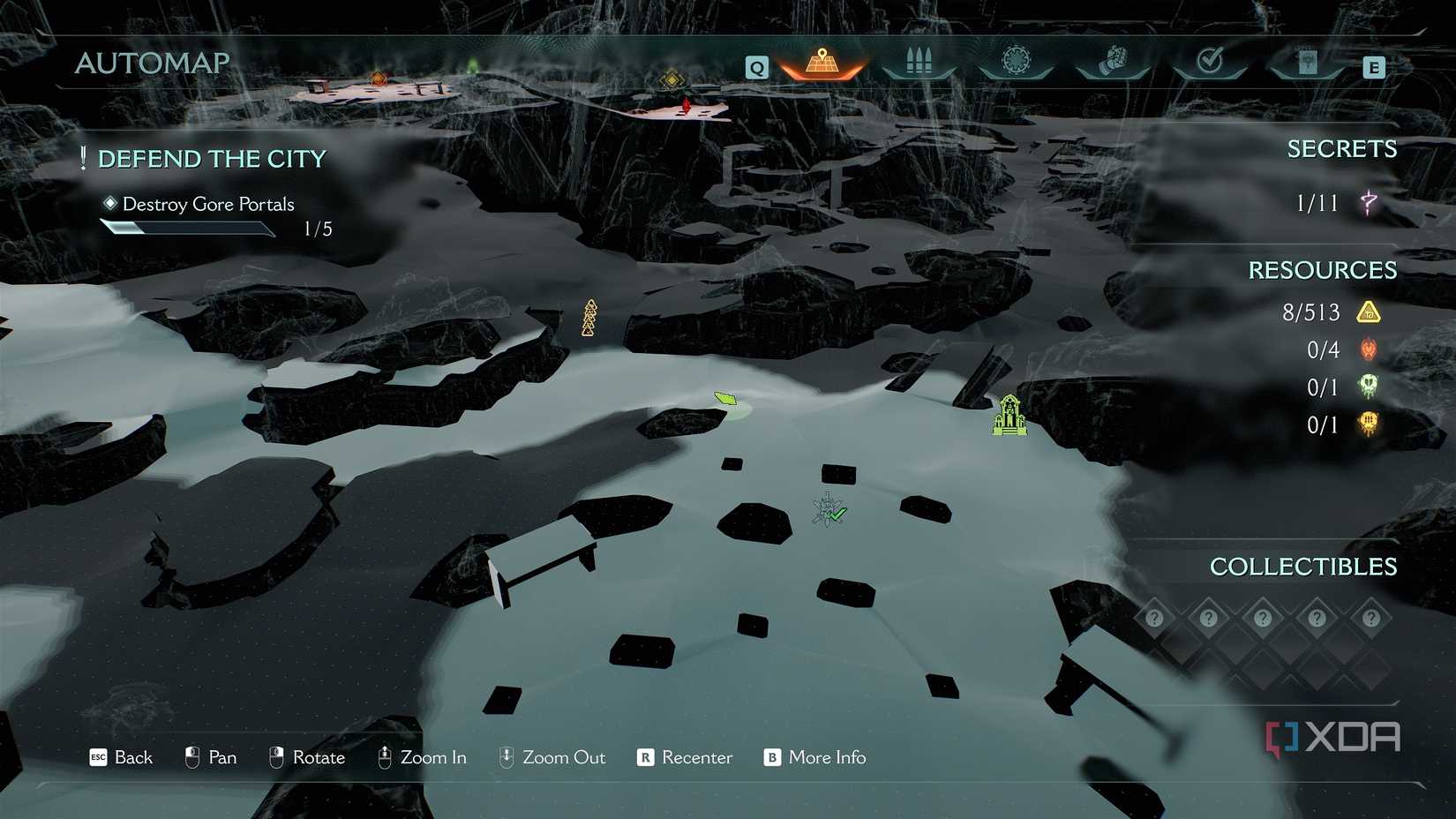This screenshot has height=819, width=1456.
Task: Click Recenter in the bottom bar
Action: coord(696,757)
